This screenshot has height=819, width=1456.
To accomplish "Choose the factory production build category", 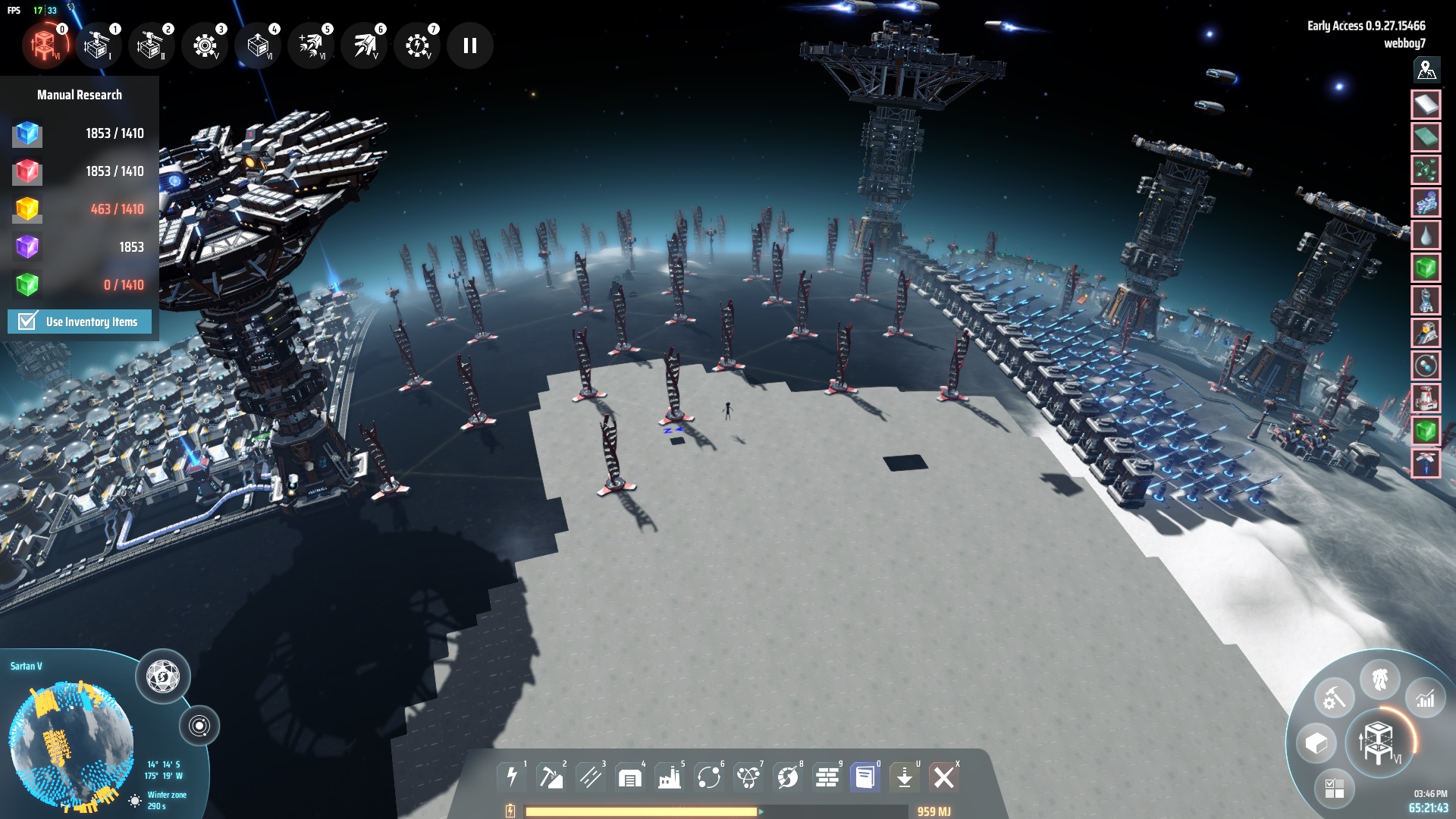I will click(x=669, y=777).
